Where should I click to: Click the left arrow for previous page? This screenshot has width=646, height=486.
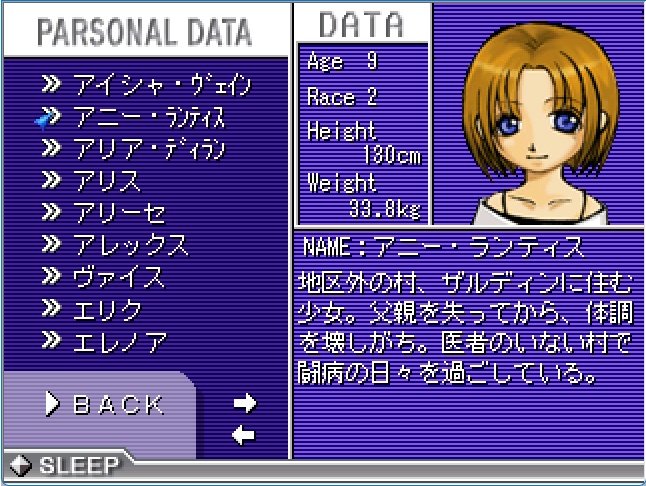pyautogui.click(x=244, y=434)
